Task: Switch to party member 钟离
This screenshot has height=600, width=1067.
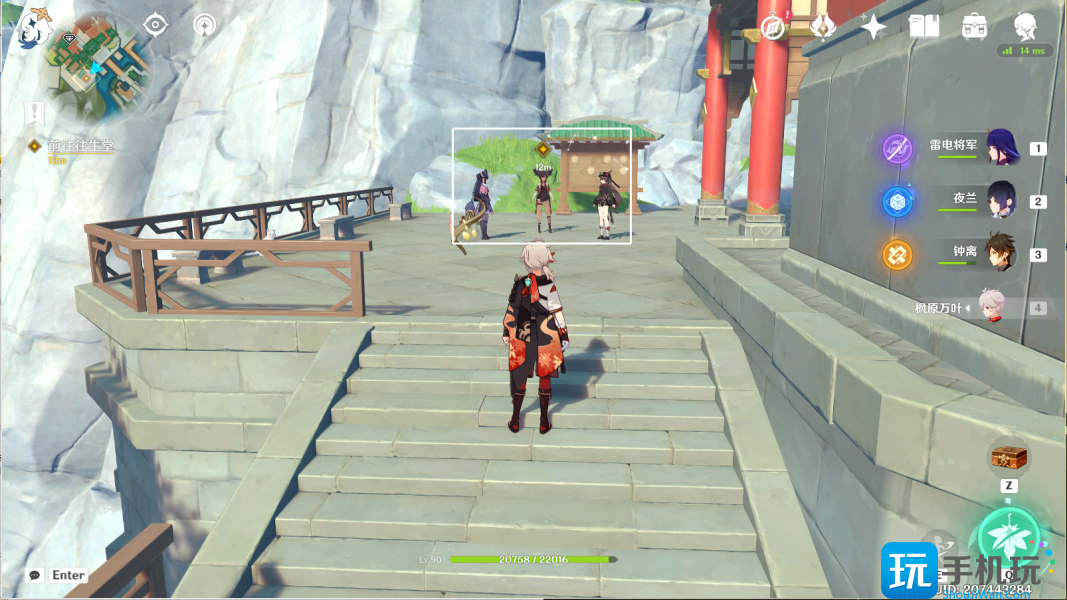Action: pos(1001,254)
